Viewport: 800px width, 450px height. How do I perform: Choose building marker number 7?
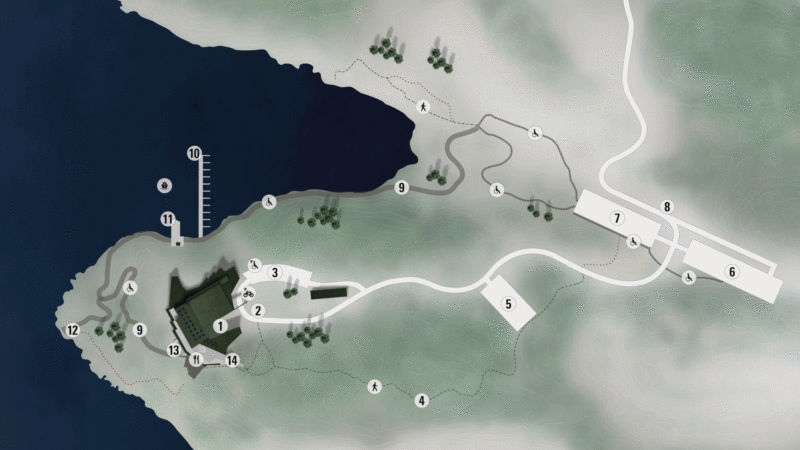pyautogui.click(x=619, y=218)
